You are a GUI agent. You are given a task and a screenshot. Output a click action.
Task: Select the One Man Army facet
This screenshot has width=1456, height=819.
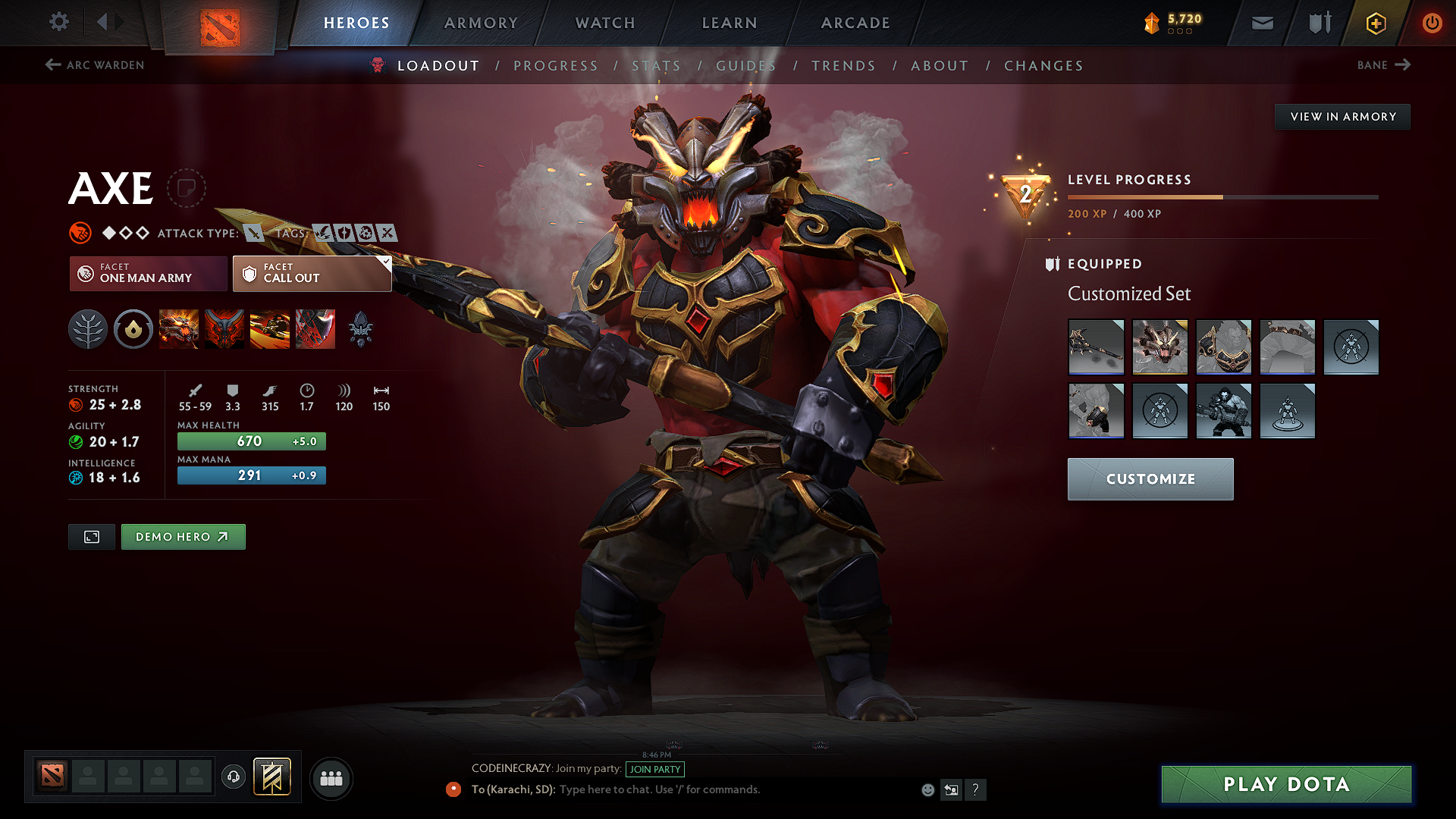click(147, 273)
